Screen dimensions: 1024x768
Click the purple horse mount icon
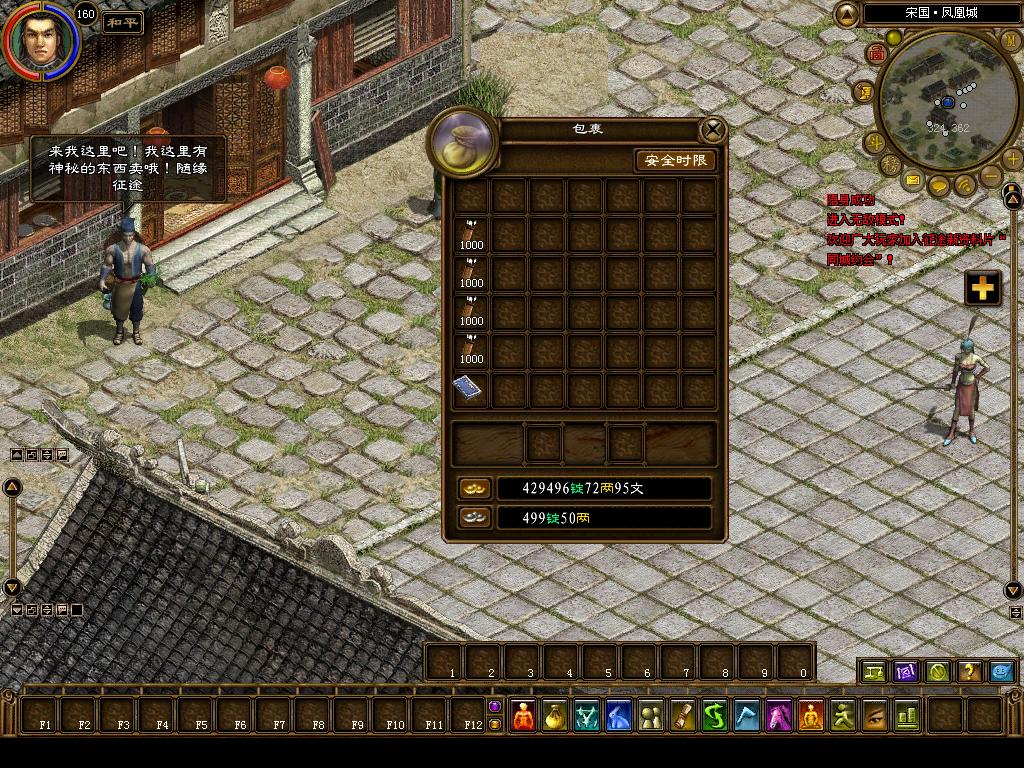click(x=779, y=715)
